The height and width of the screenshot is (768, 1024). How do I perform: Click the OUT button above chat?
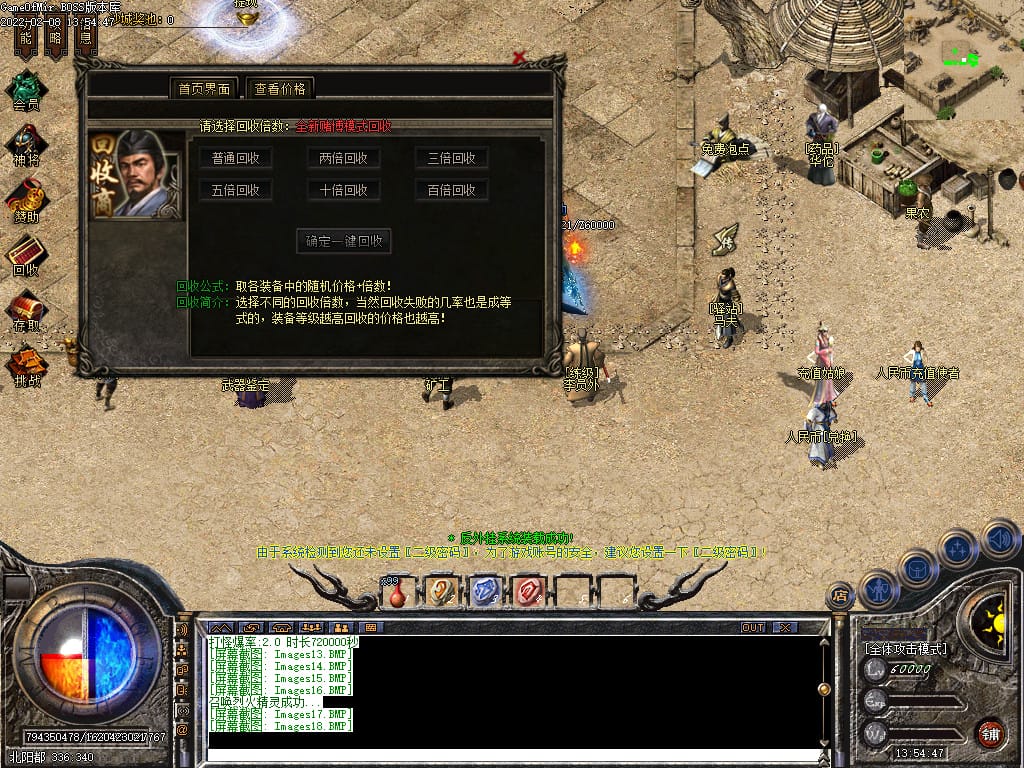tap(753, 627)
